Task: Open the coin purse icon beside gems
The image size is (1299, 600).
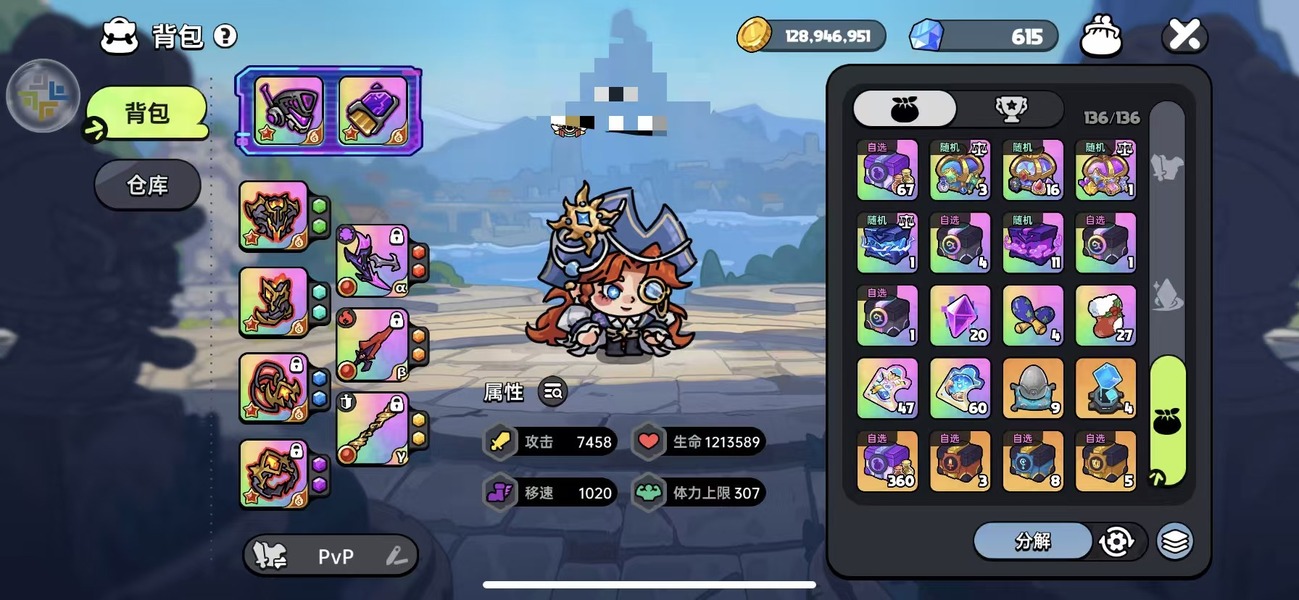Action: point(1100,37)
